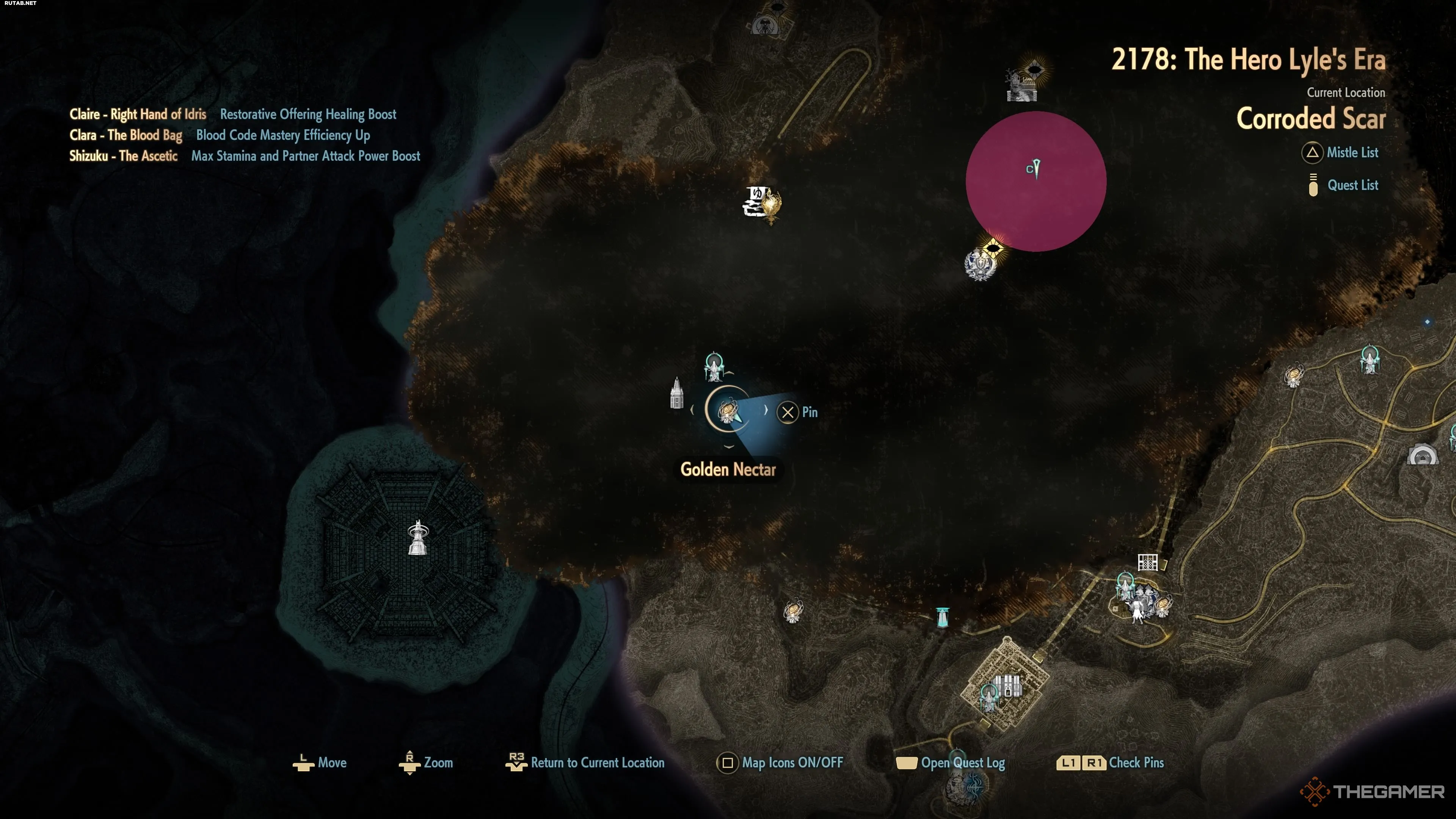
Task: Select the cyan pillar map marker
Action: pyautogui.click(x=942, y=617)
